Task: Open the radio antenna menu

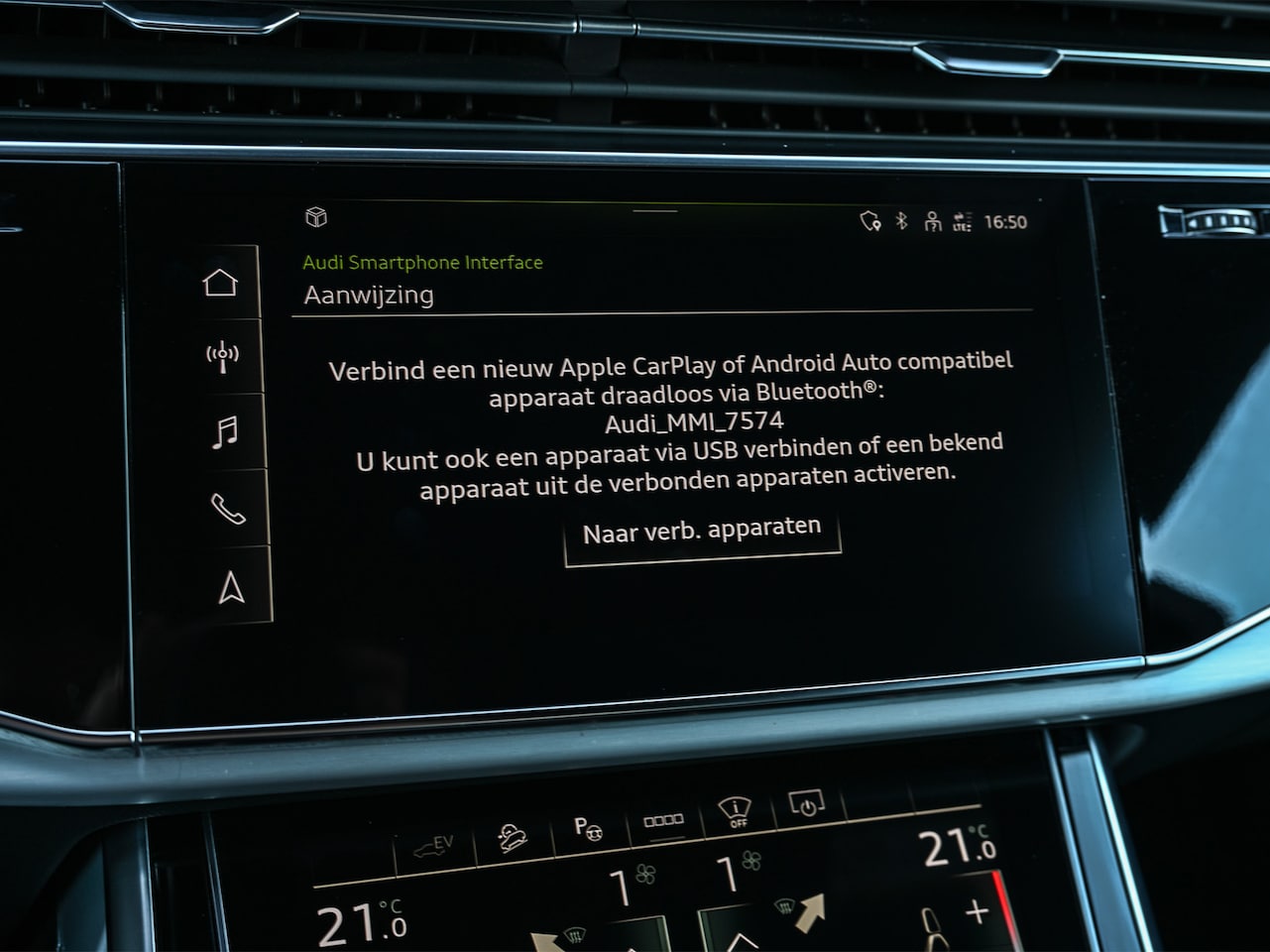Action: (222, 357)
